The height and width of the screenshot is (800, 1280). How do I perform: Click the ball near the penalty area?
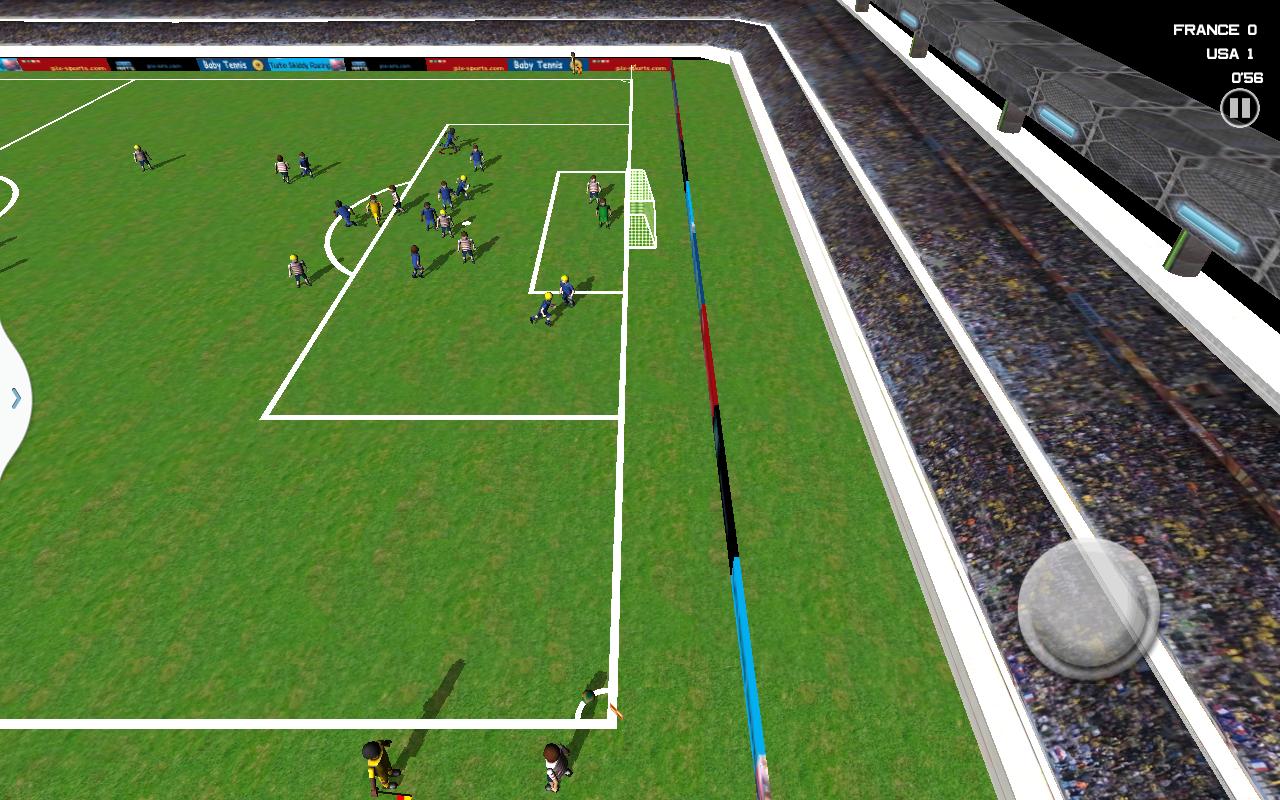(x=465, y=222)
